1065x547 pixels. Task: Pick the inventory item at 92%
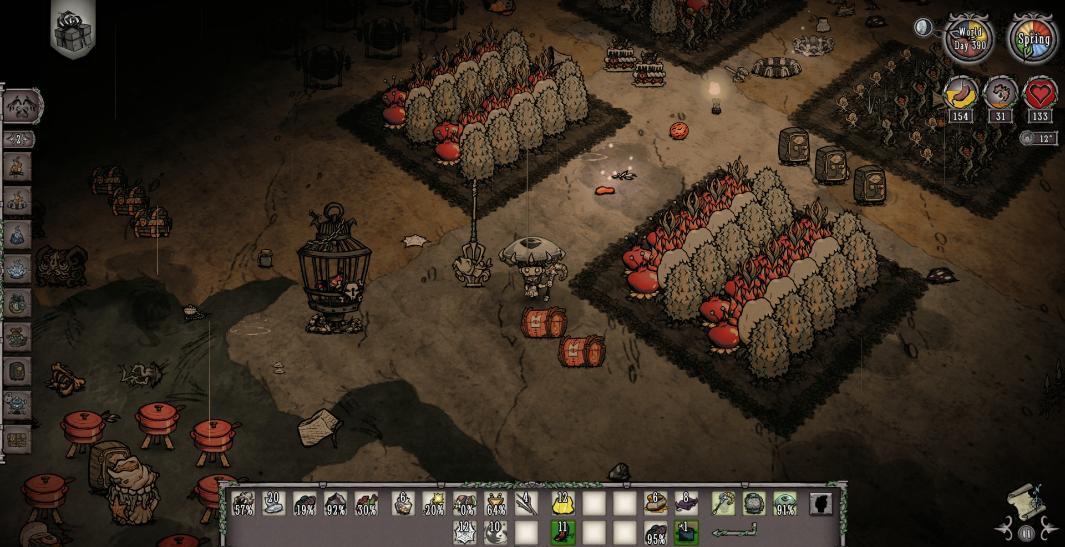pyautogui.click(x=336, y=503)
